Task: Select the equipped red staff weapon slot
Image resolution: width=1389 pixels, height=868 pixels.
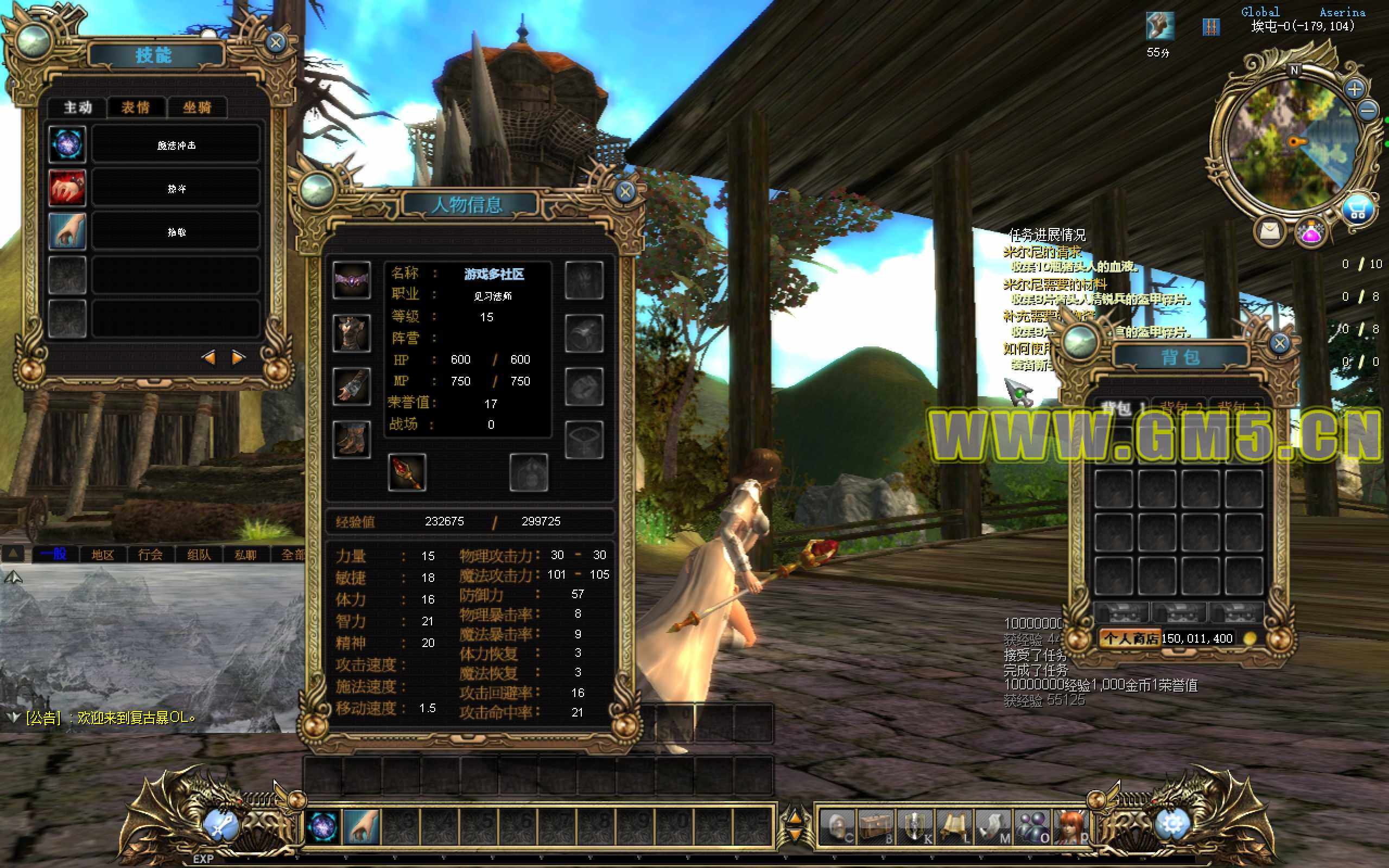Action: pyautogui.click(x=407, y=472)
